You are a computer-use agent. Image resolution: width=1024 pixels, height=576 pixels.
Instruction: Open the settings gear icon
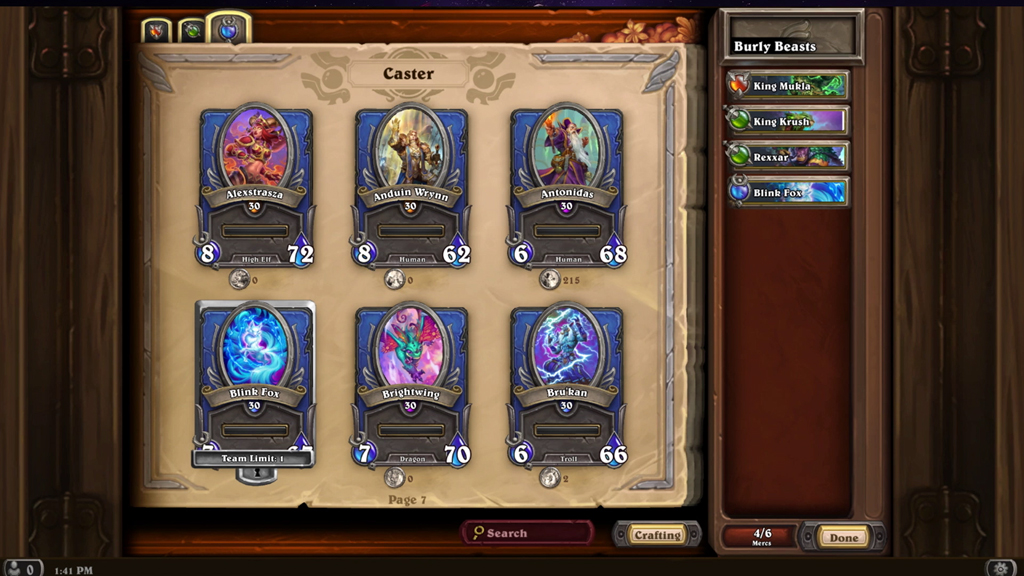(x=1002, y=568)
